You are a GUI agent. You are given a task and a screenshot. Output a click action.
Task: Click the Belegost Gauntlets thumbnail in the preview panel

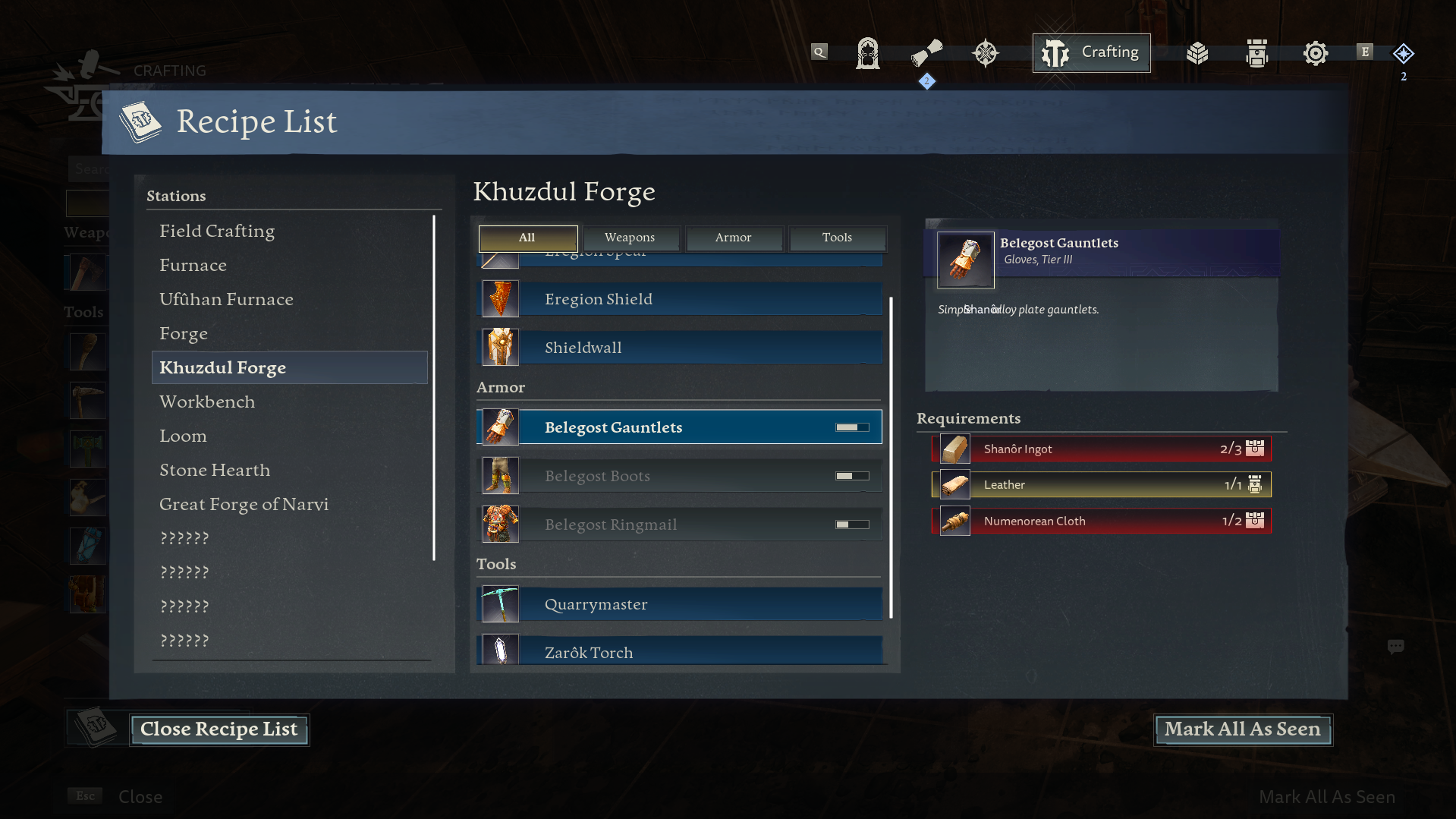[964, 260]
